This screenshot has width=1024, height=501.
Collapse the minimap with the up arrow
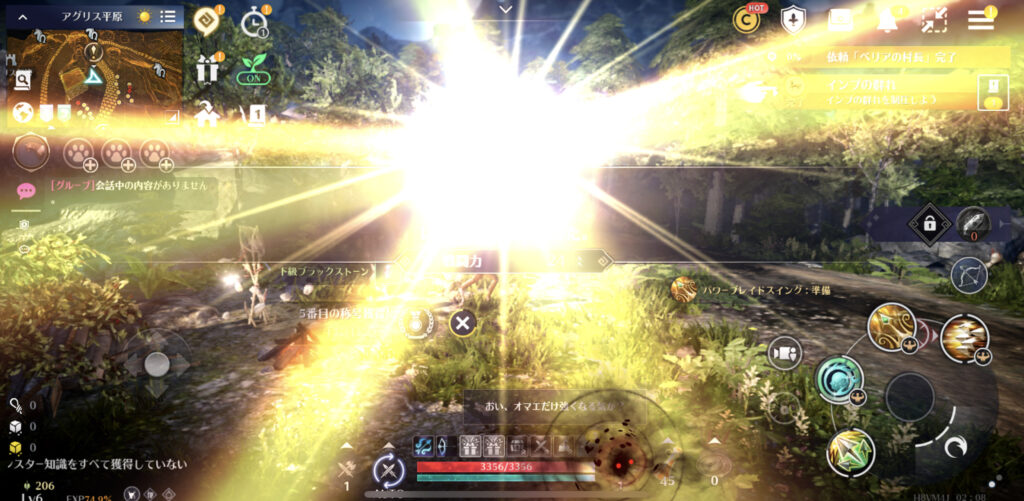click(x=22, y=17)
